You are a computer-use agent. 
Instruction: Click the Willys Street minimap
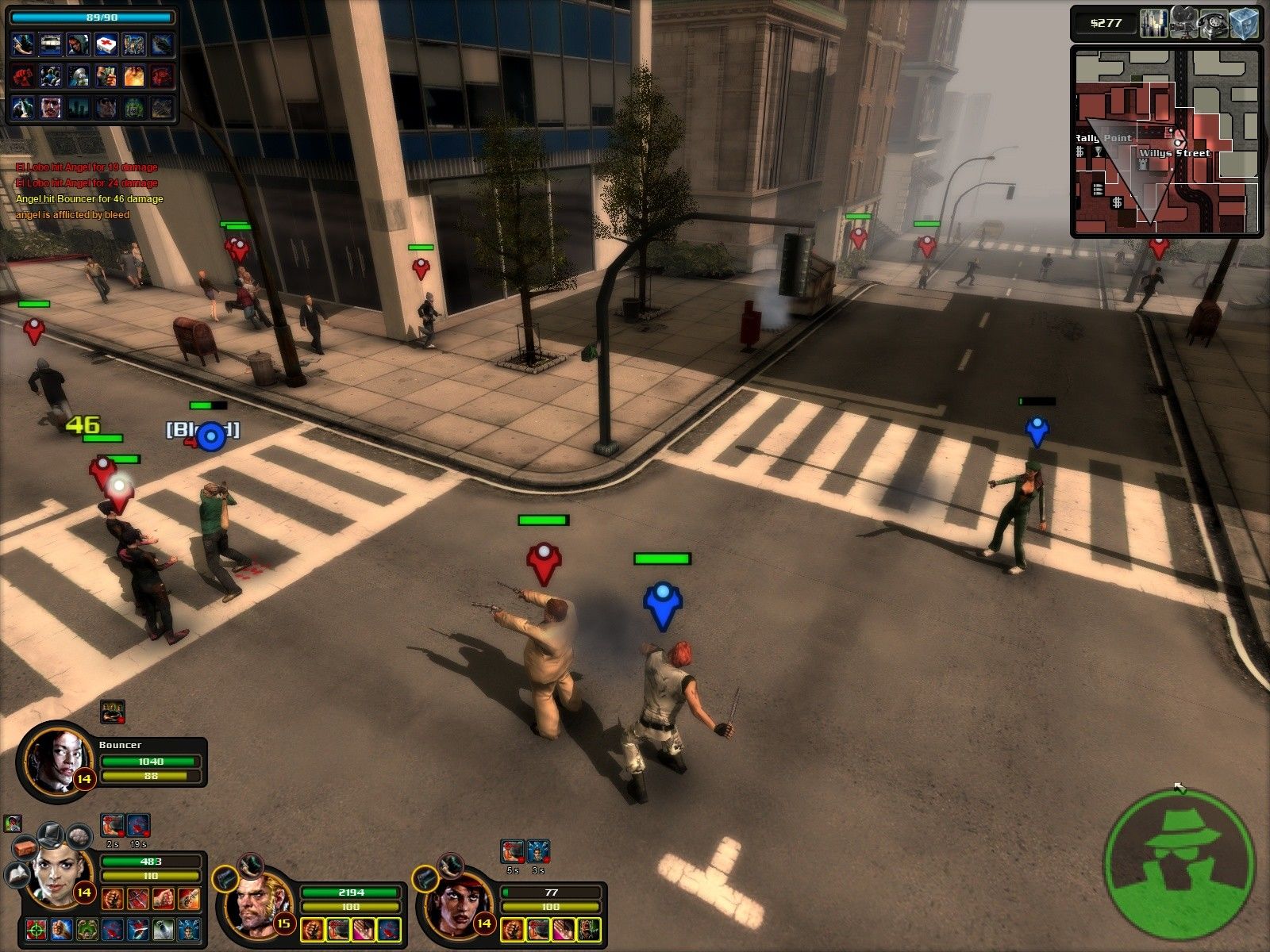1166,143
